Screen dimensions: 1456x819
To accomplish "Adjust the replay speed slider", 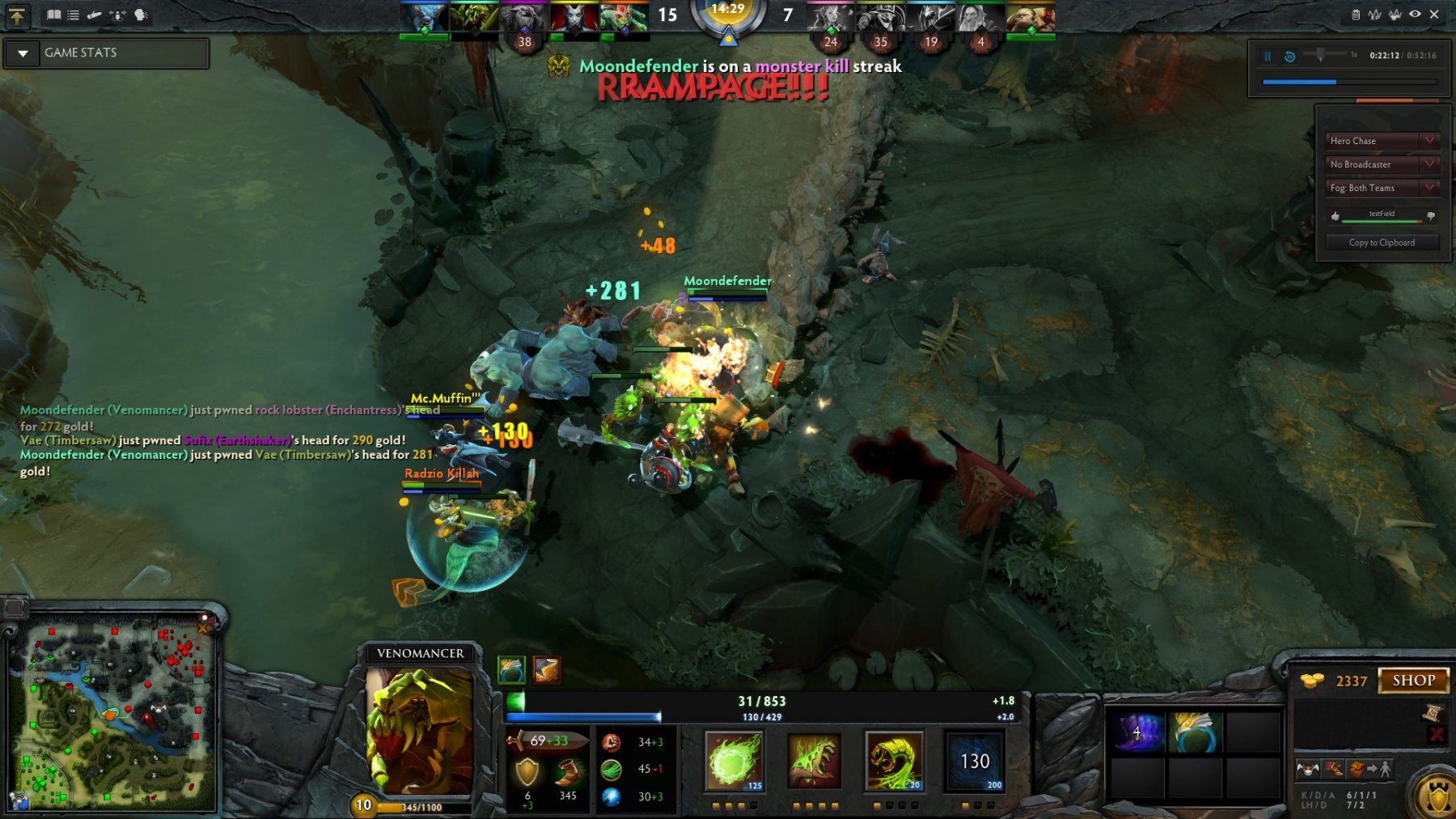I will [1320, 55].
